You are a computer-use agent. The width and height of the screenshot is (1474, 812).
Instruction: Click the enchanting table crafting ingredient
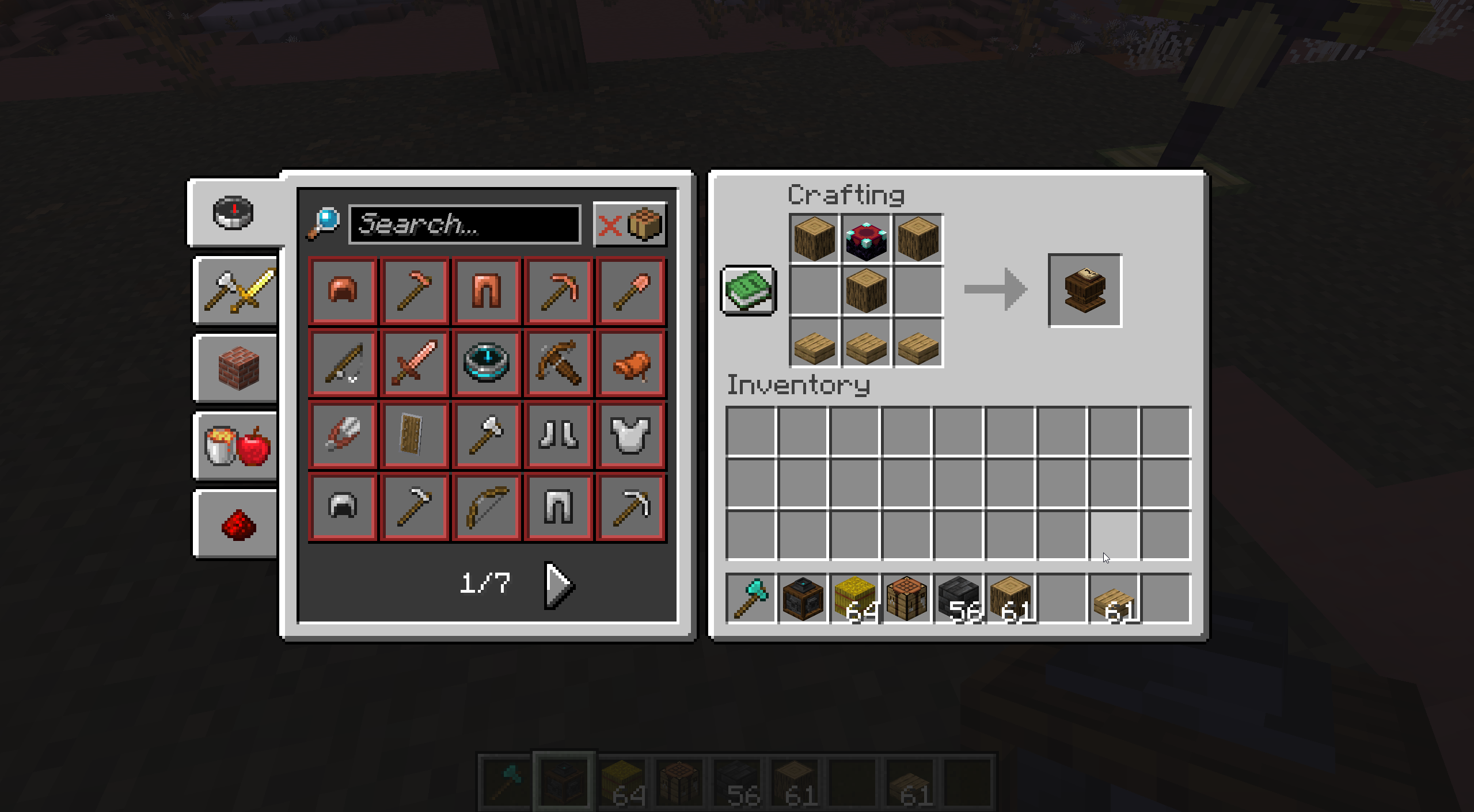[x=866, y=239]
